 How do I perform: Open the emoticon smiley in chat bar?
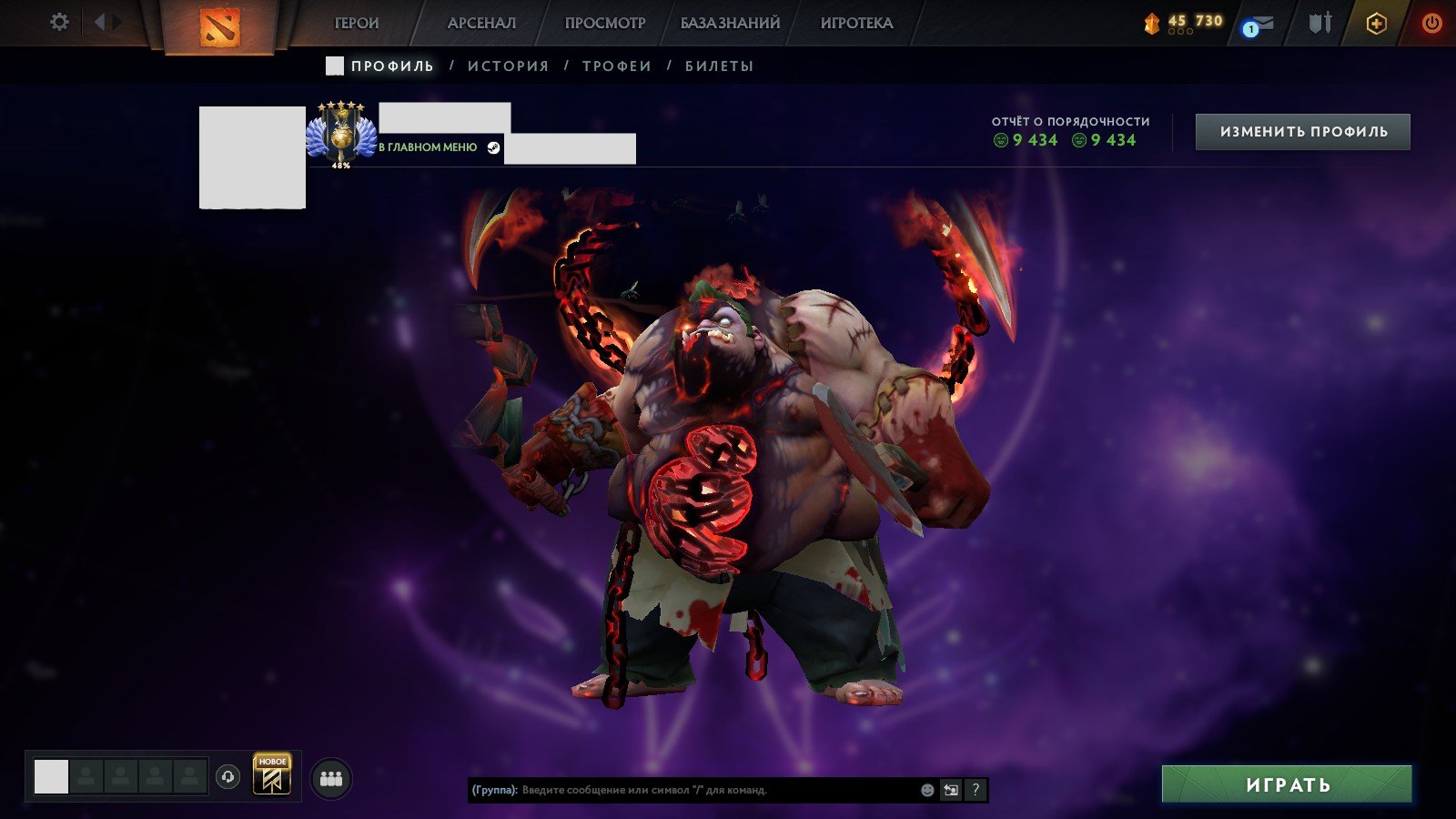(926, 790)
